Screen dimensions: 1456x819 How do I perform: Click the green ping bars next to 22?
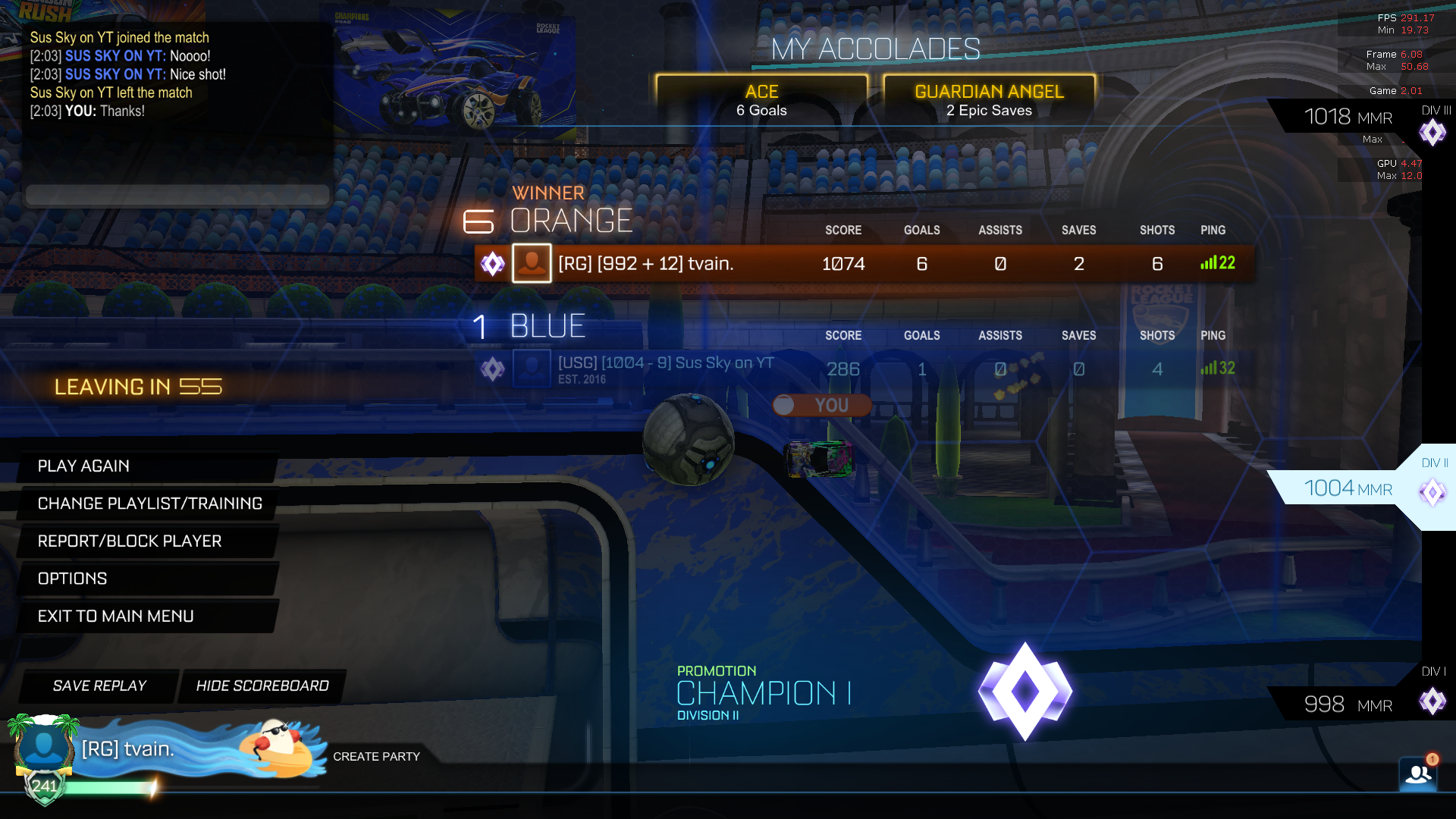1207,263
